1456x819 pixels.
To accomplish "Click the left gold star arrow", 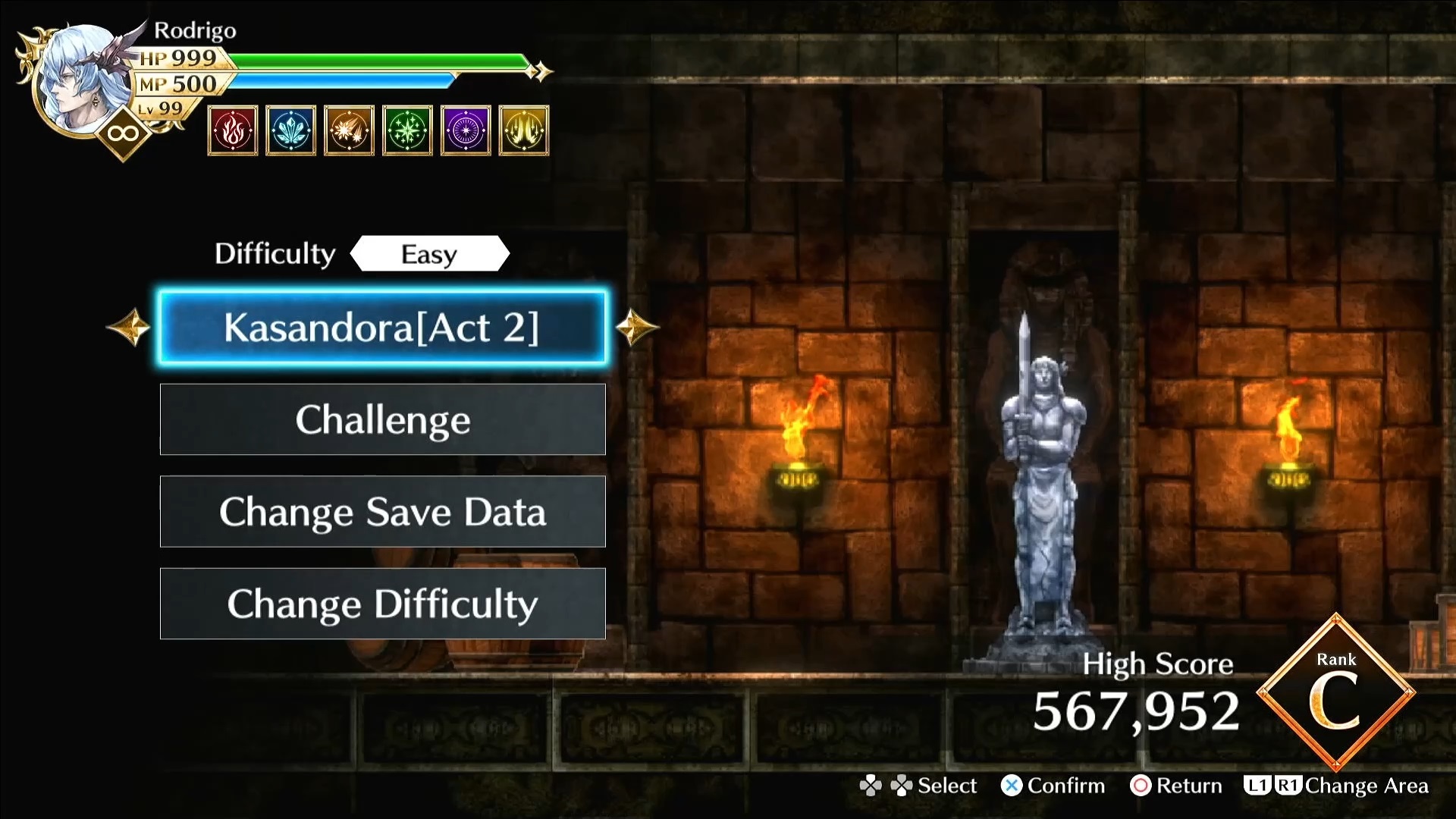I will (x=129, y=328).
